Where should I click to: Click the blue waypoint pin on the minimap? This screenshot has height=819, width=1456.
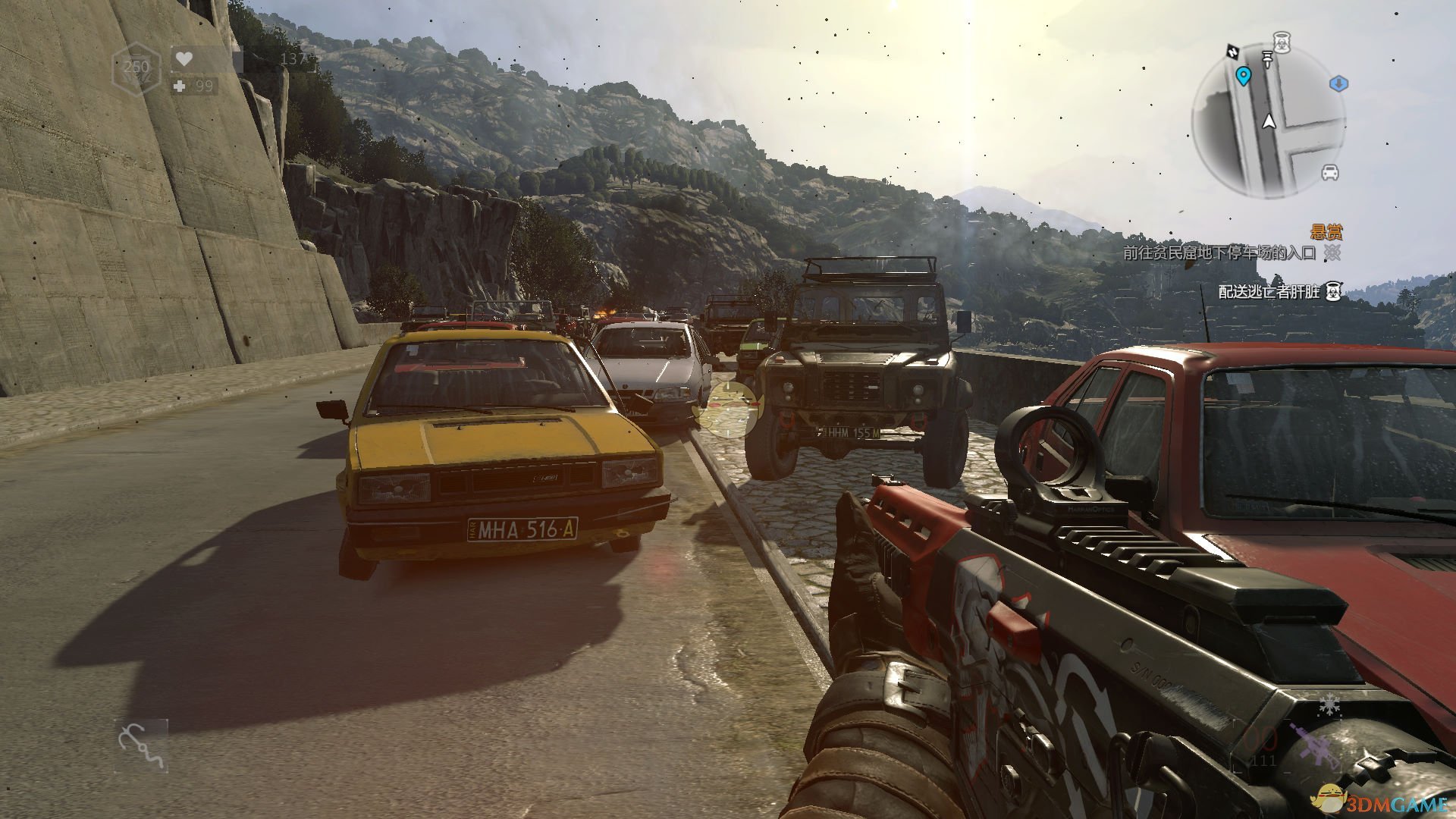pyautogui.click(x=1243, y=76)
